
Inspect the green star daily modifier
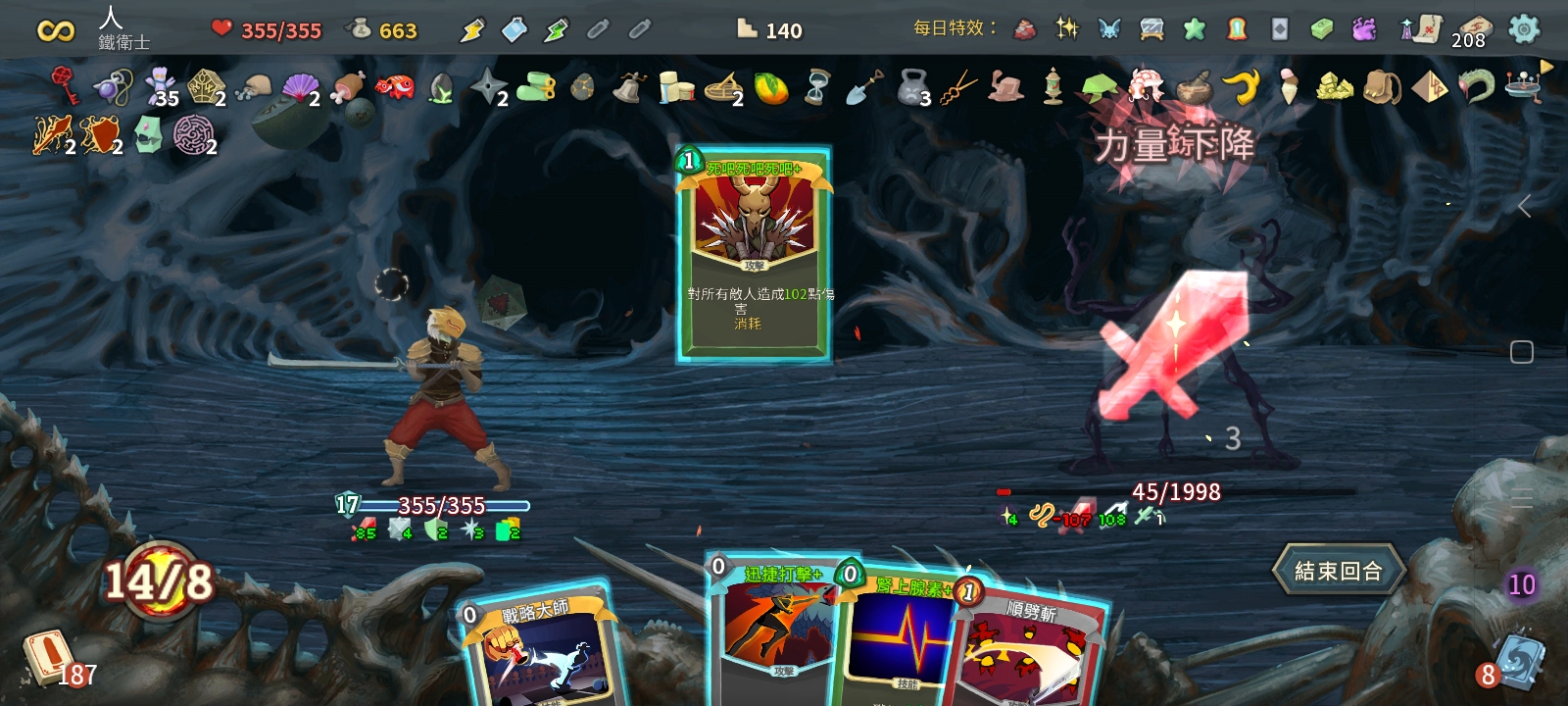click(x=1195, y=29)
